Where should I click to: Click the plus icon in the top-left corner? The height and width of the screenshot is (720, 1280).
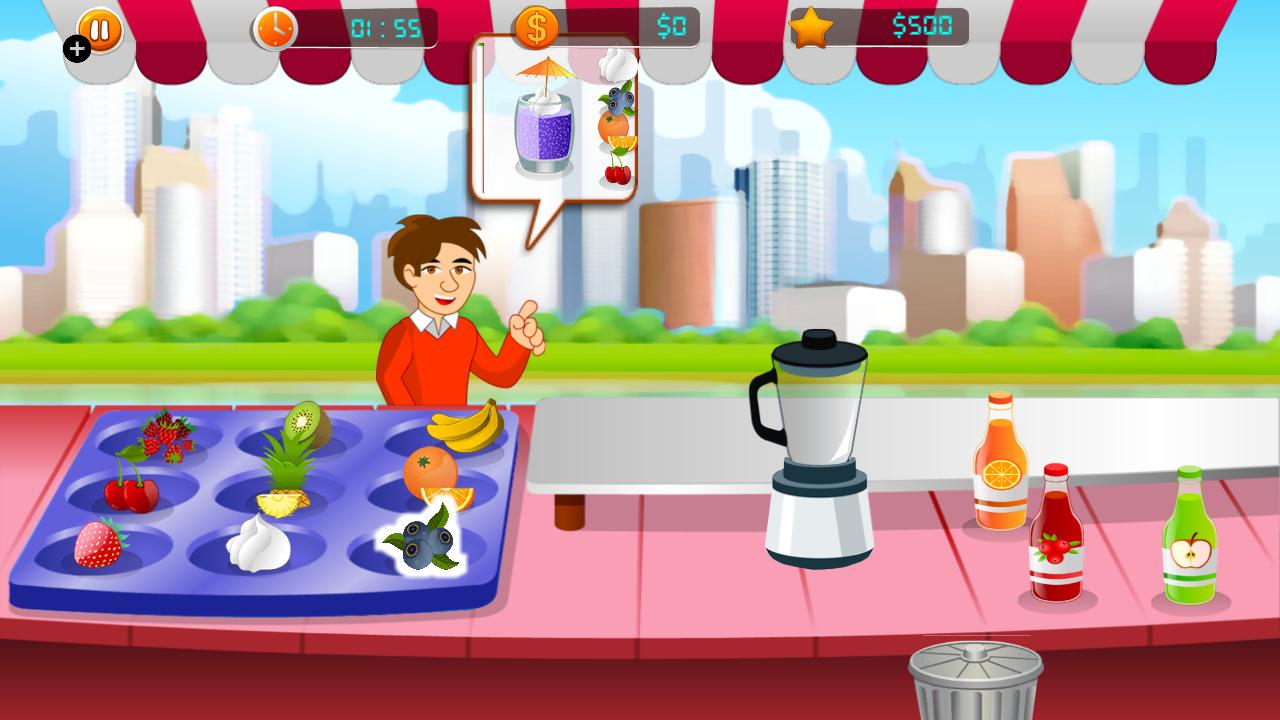tap(77, 48)
